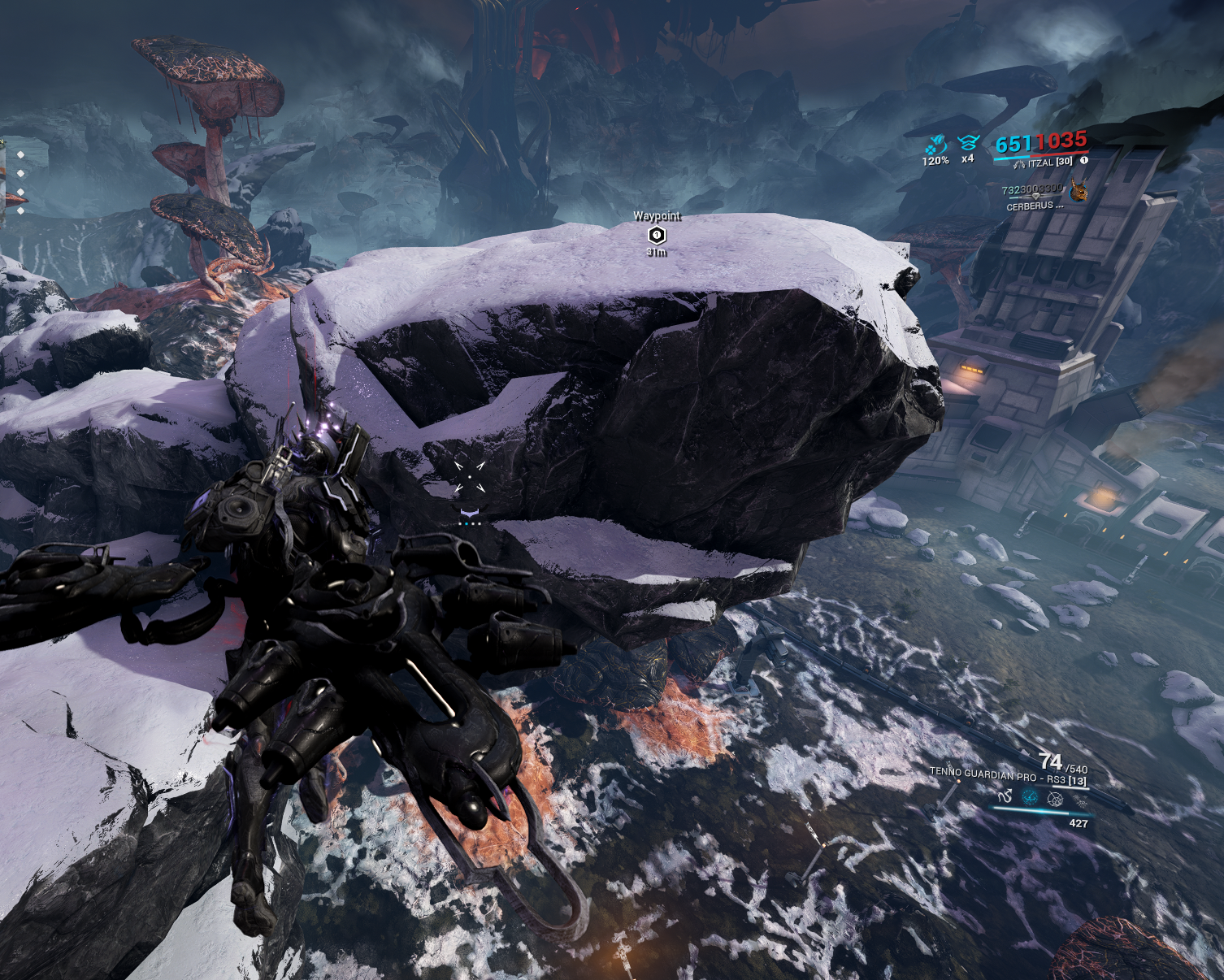
Task: Activate the snowflake cluster Archwing ability
Action: pos(1080,801)
